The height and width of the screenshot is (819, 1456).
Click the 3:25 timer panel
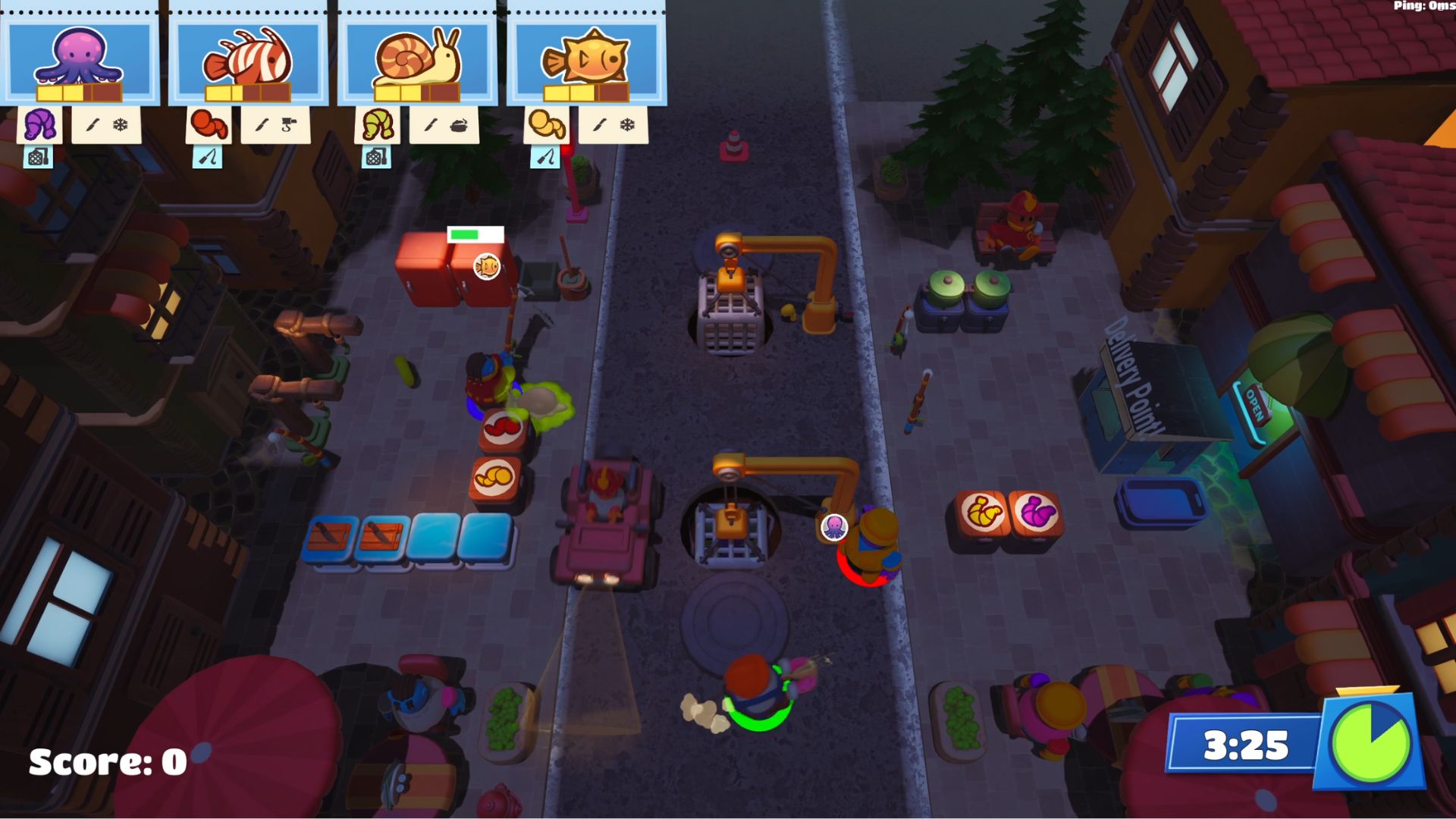coord(1242,743)
